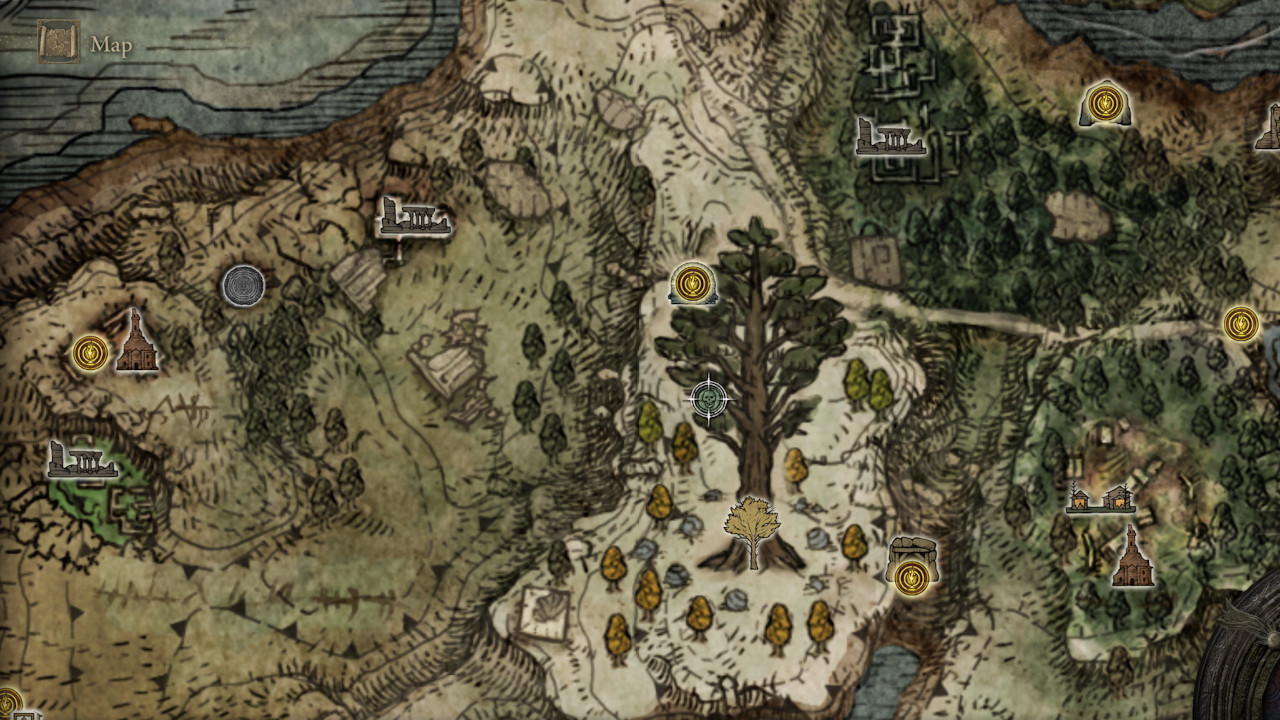Click the Map label in the top-left corner

112,45
